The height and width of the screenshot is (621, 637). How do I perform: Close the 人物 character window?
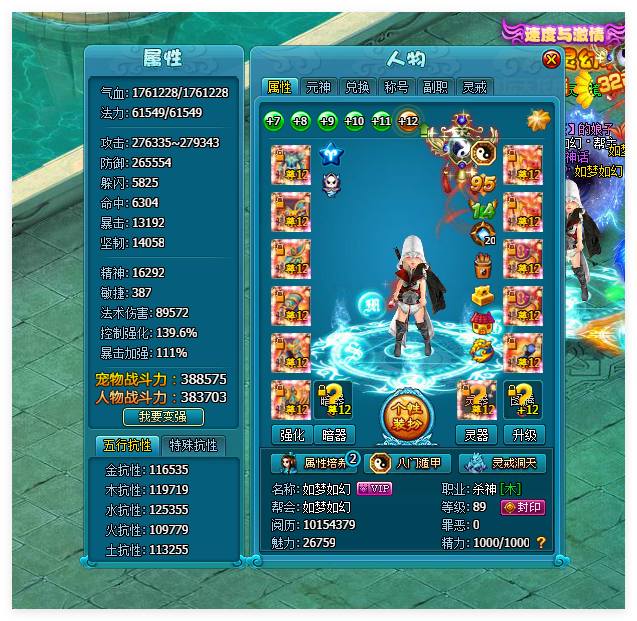551,60
